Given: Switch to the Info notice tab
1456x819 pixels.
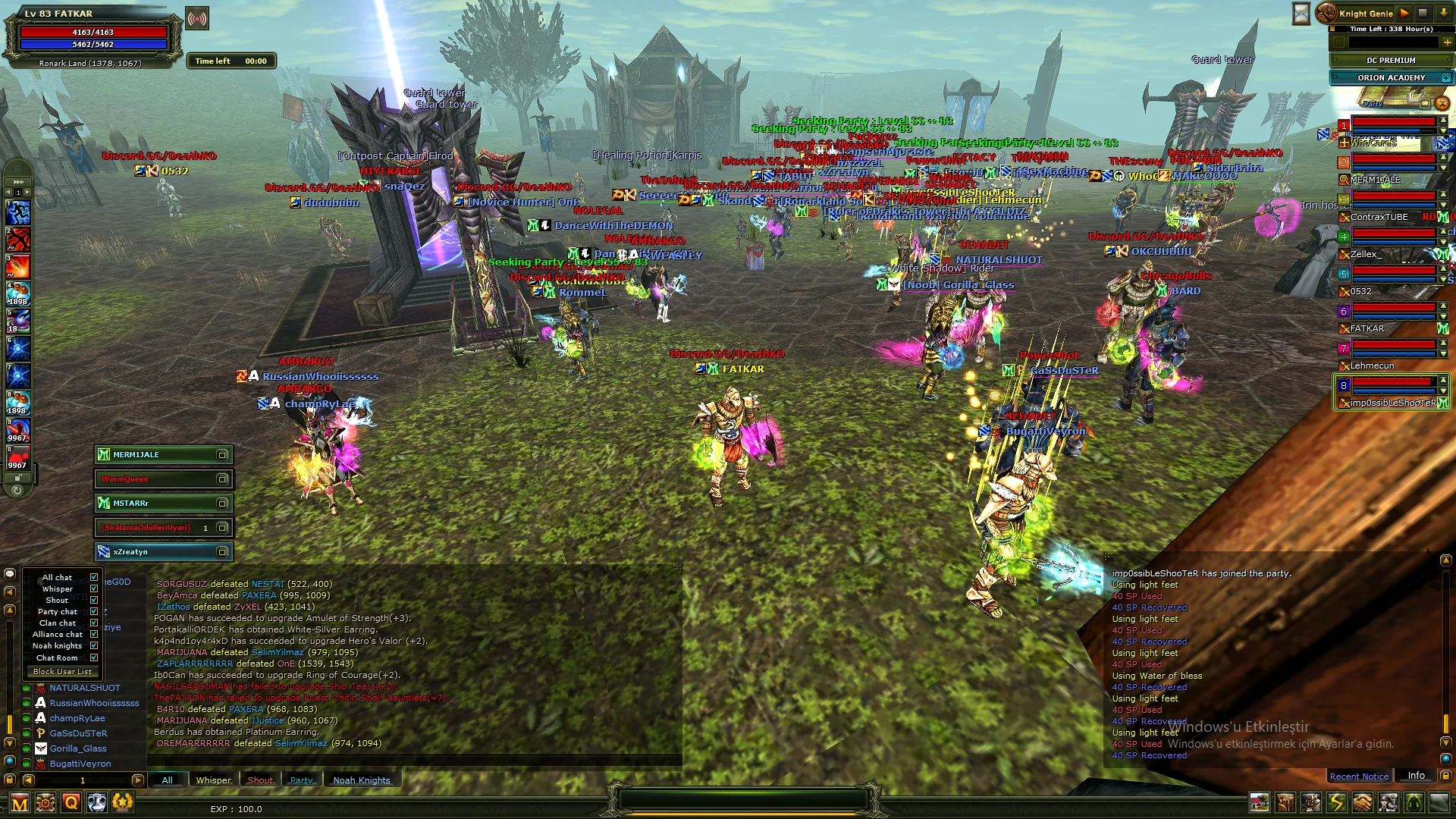Looking at the screenshot, I should point(1416,776).
